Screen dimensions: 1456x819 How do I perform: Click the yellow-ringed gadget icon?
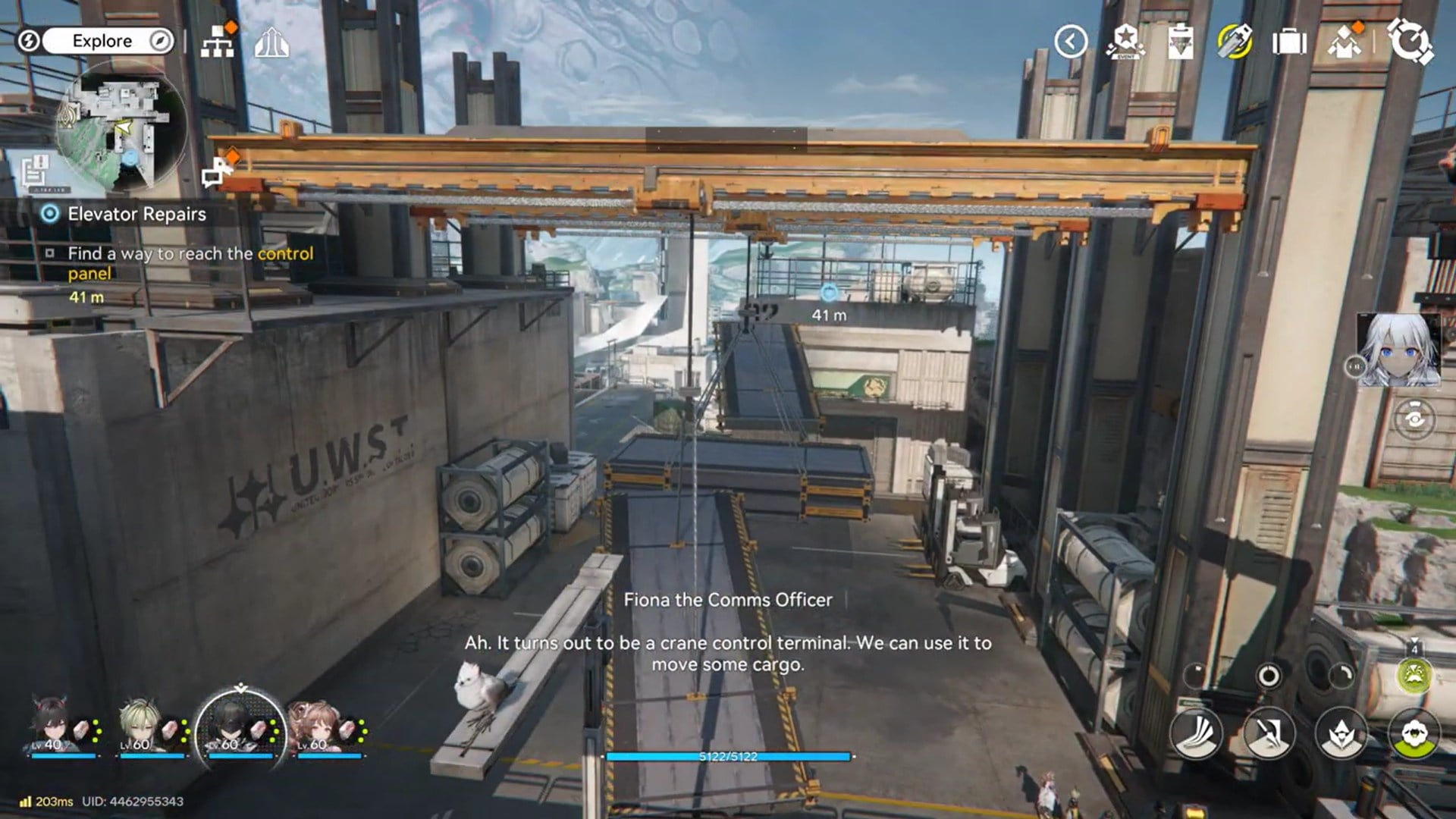1235,42
